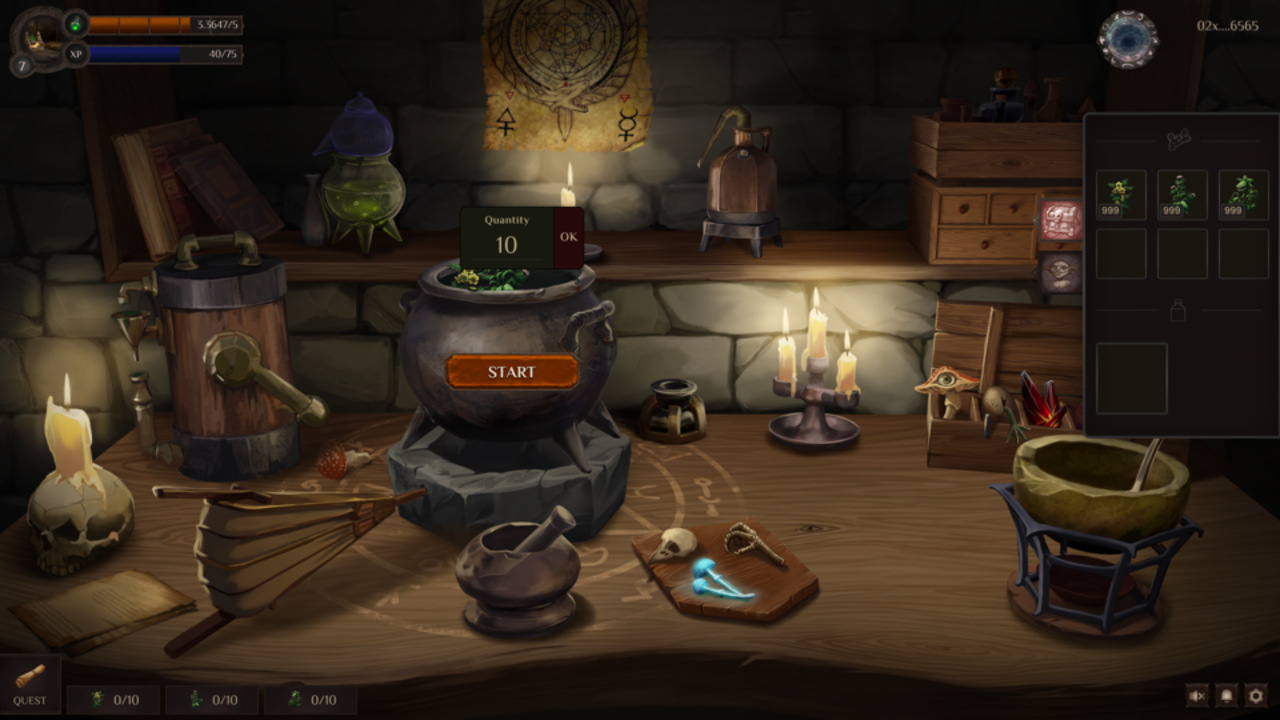Open the settings gear

coord(1256,695)
